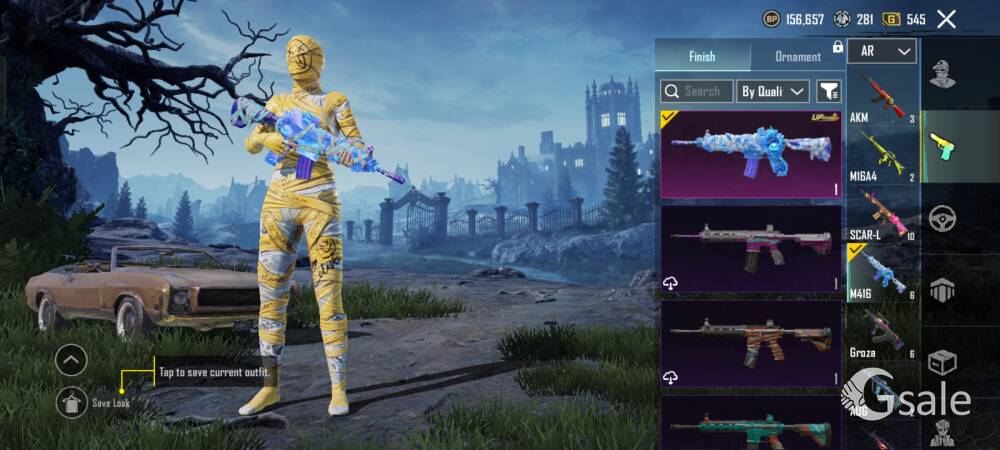The width and height of the screenshot is (1000, 450).
Task: Tap Save Look button
Action: (x=72, y=402)
